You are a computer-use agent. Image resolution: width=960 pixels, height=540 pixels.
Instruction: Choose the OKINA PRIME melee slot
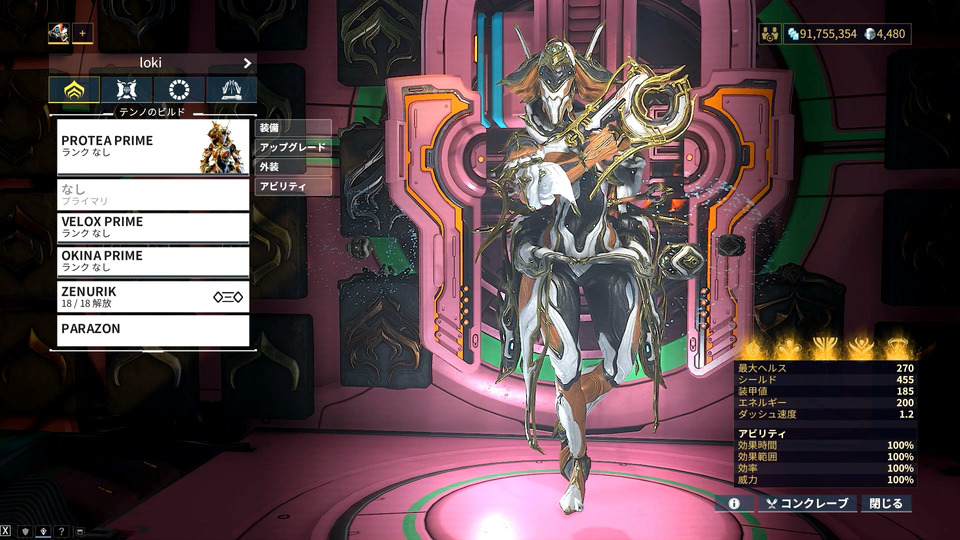click(x=152, y=261)
